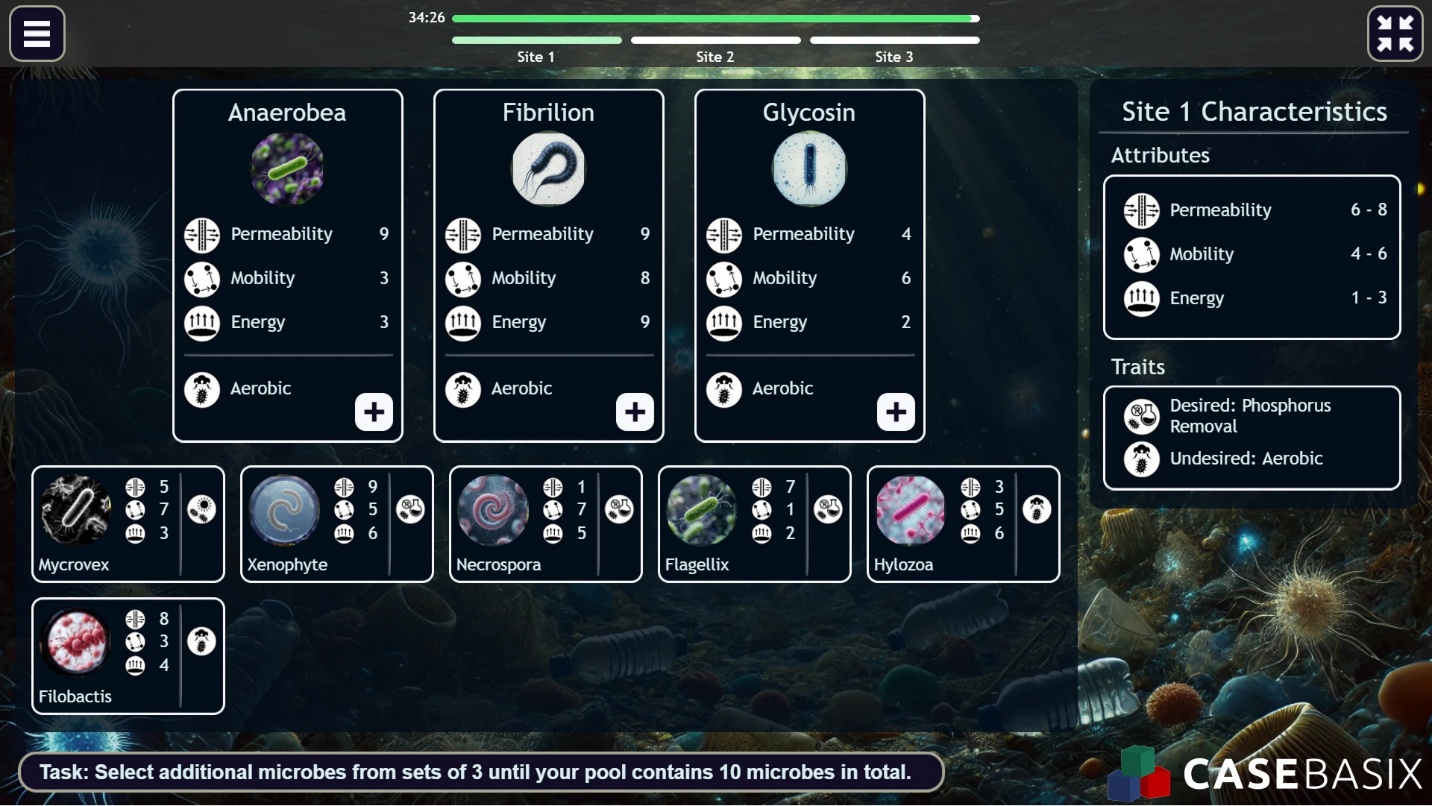Click the Undesired Aerobic trait icon
1432x806 pixels.
coord(1141,459)
